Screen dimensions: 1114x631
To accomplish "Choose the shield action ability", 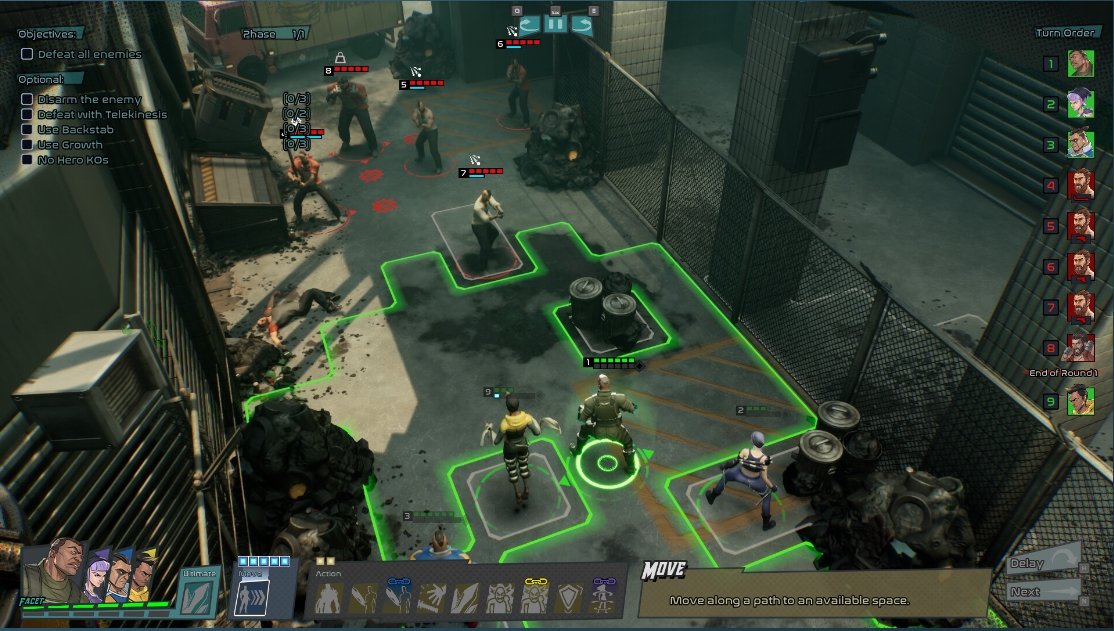I will [x=568, y=598].
